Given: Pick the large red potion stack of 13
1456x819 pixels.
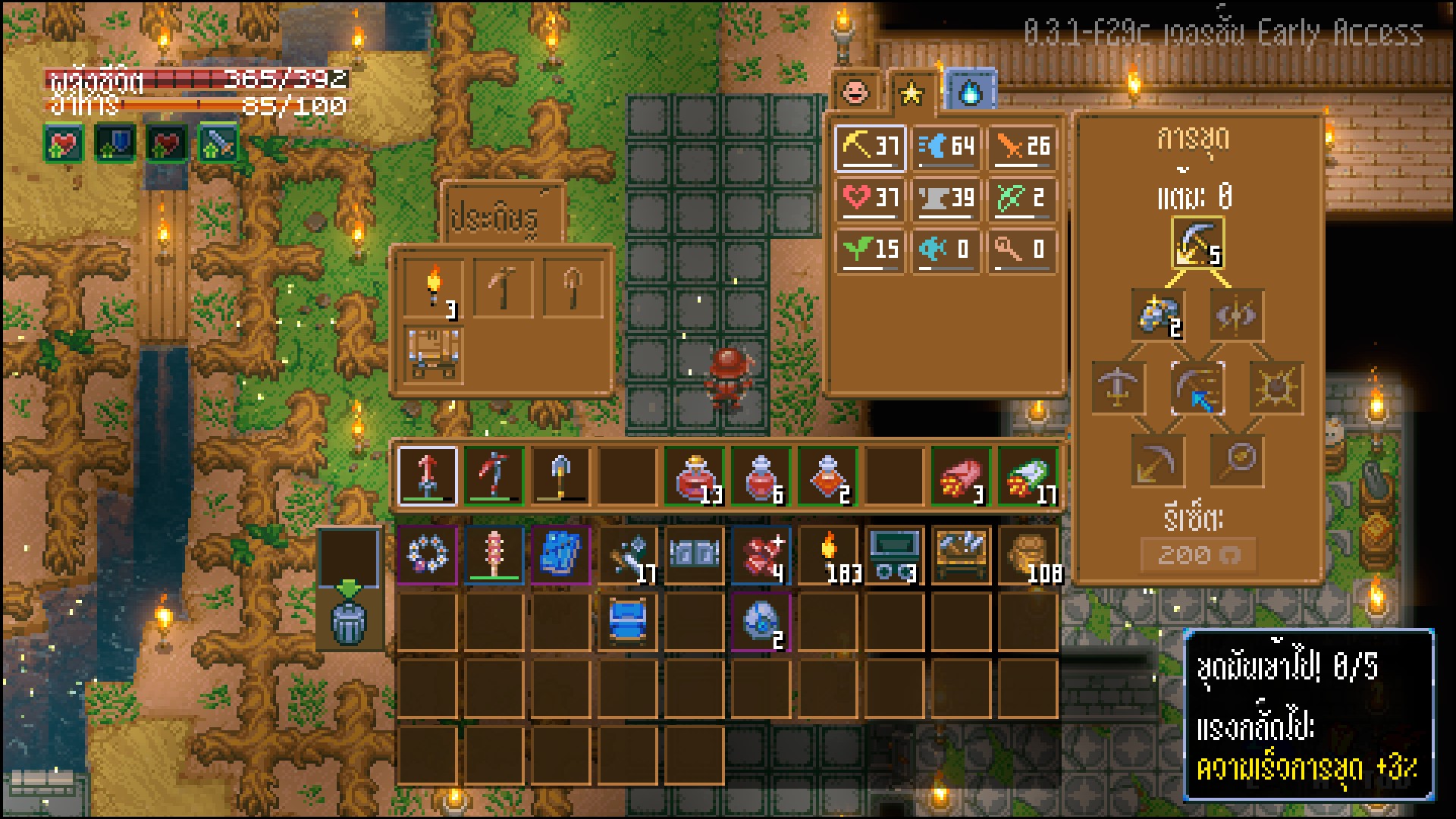Looking at the screenshot, I should [x=695, y=475].
